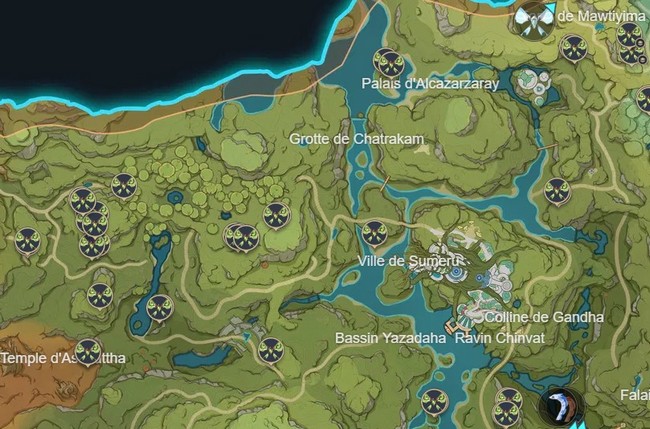Open the Palais d'Alcazarzaray location label

pos(430,84)
